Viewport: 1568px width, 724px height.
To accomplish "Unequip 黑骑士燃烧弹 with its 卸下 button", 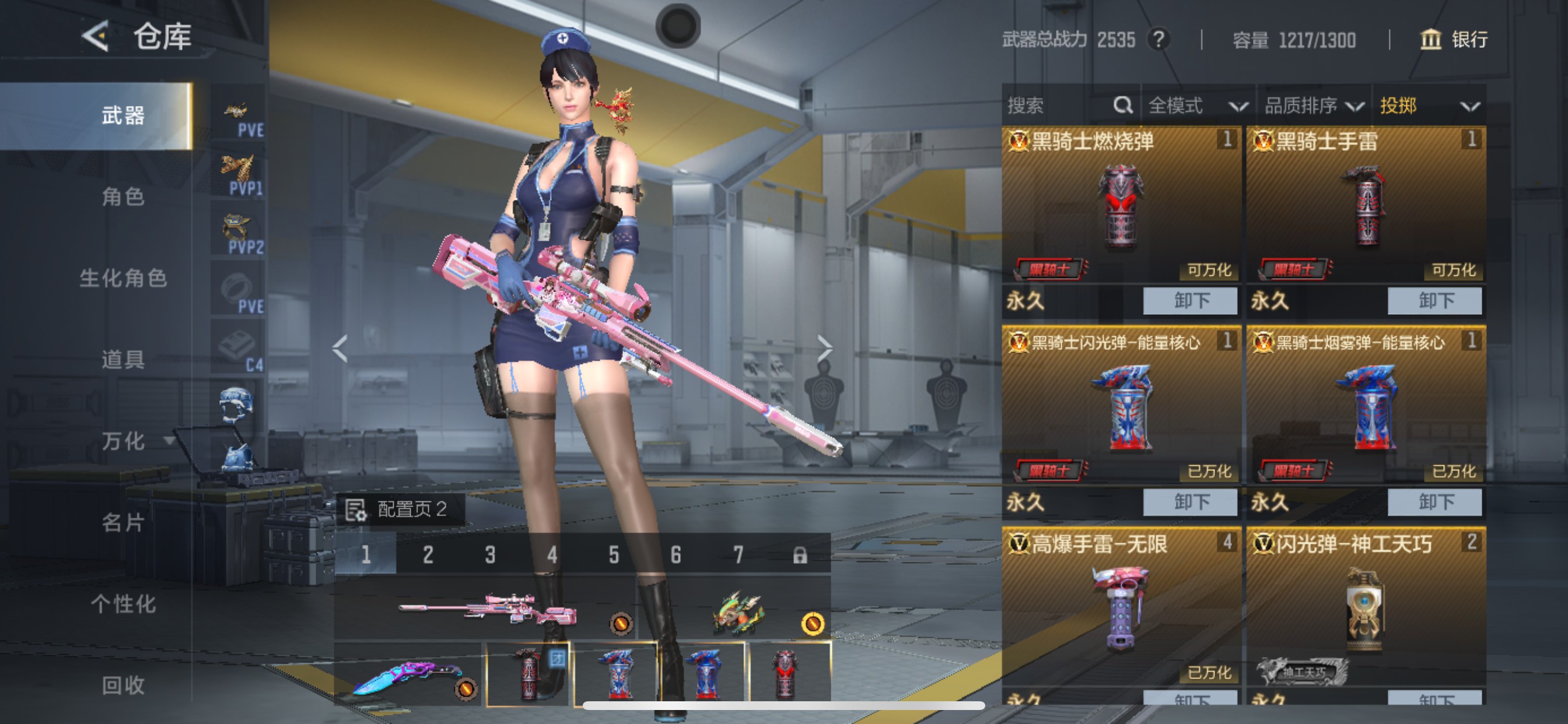I will (x=1190, y=301).
